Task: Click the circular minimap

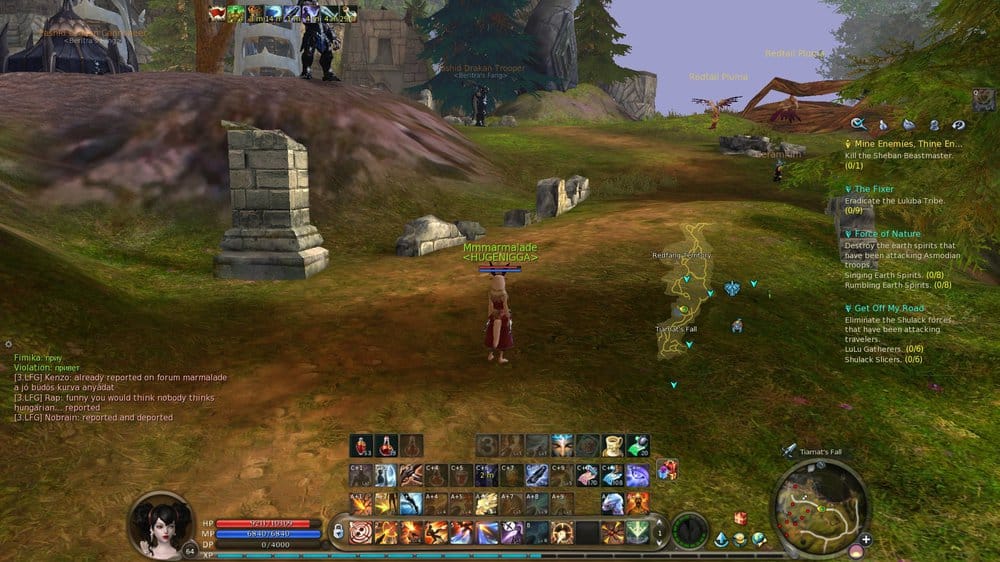Action: (819, 507)
